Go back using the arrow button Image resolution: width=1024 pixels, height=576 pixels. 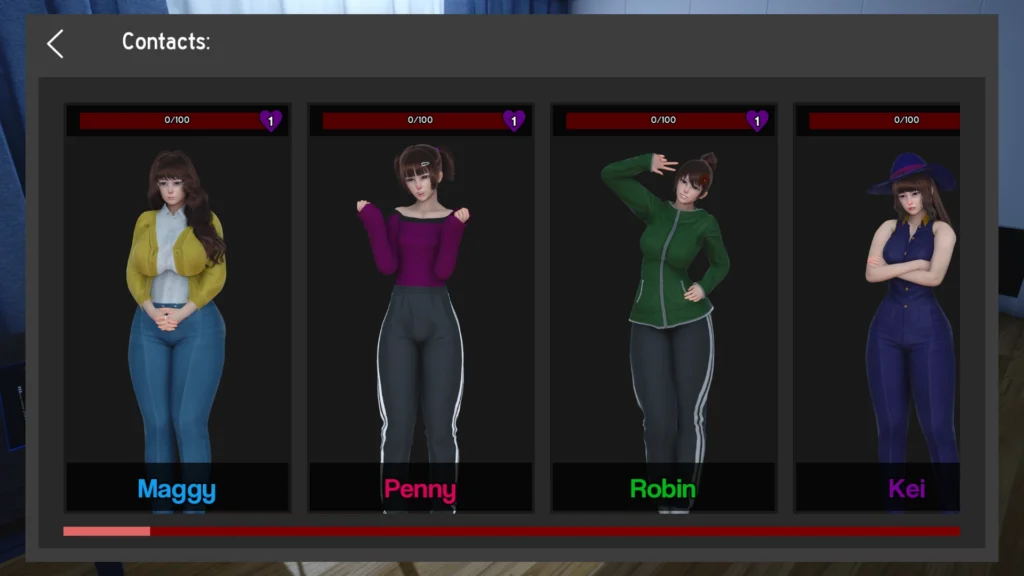[55, 43]
